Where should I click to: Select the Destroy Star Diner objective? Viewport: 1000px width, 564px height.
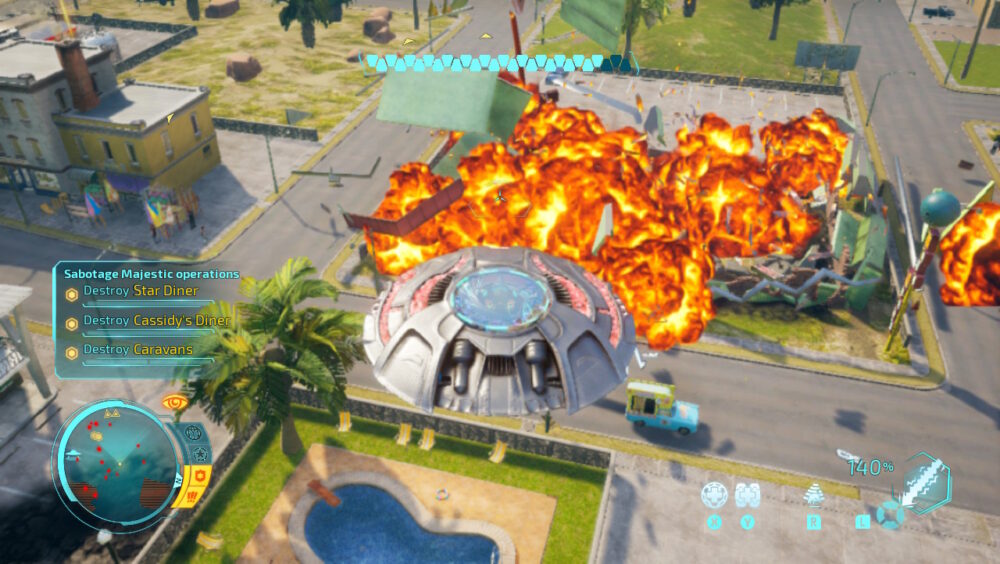(x=140, y=291)
